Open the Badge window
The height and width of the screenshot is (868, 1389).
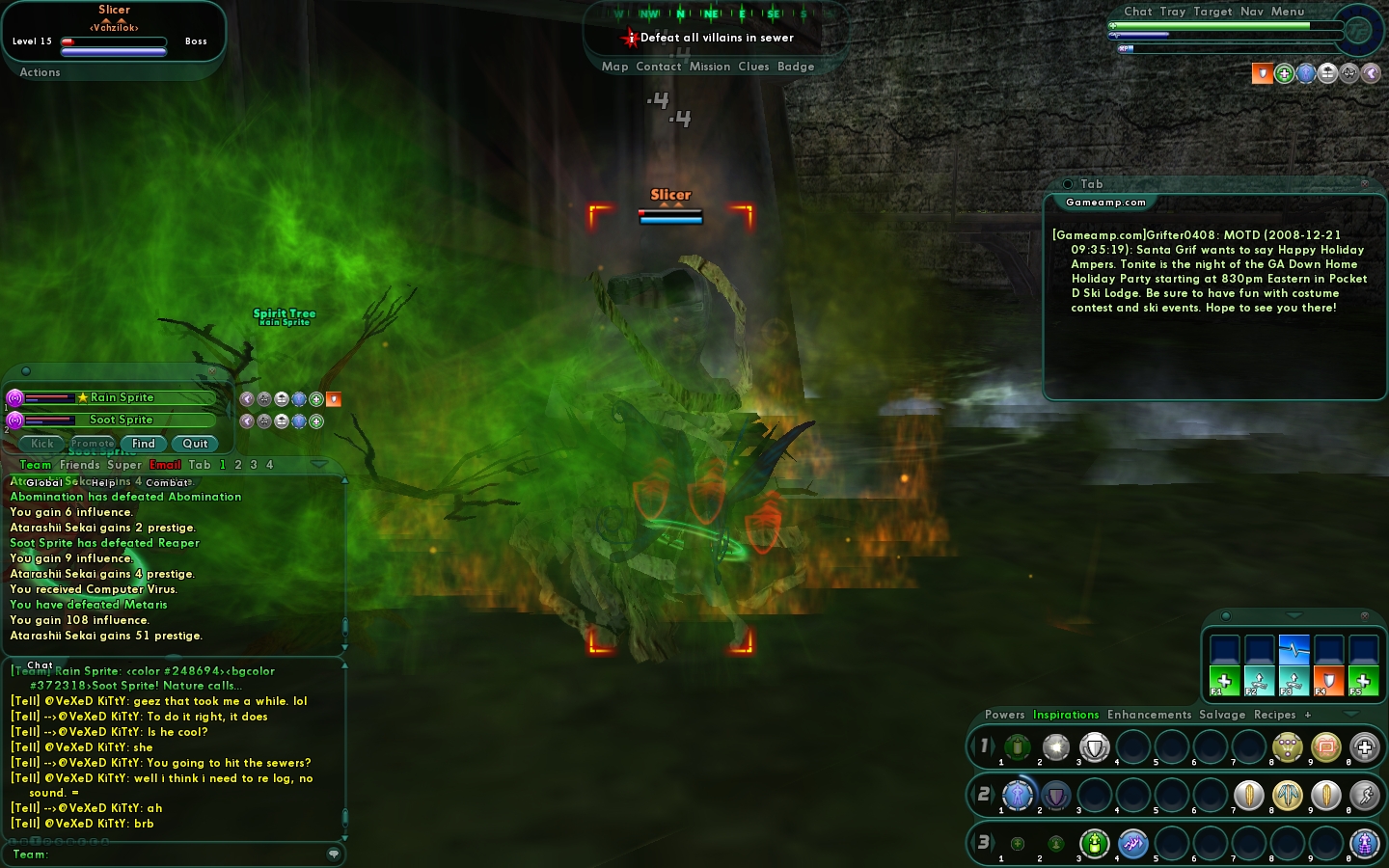tap(796, 67)
